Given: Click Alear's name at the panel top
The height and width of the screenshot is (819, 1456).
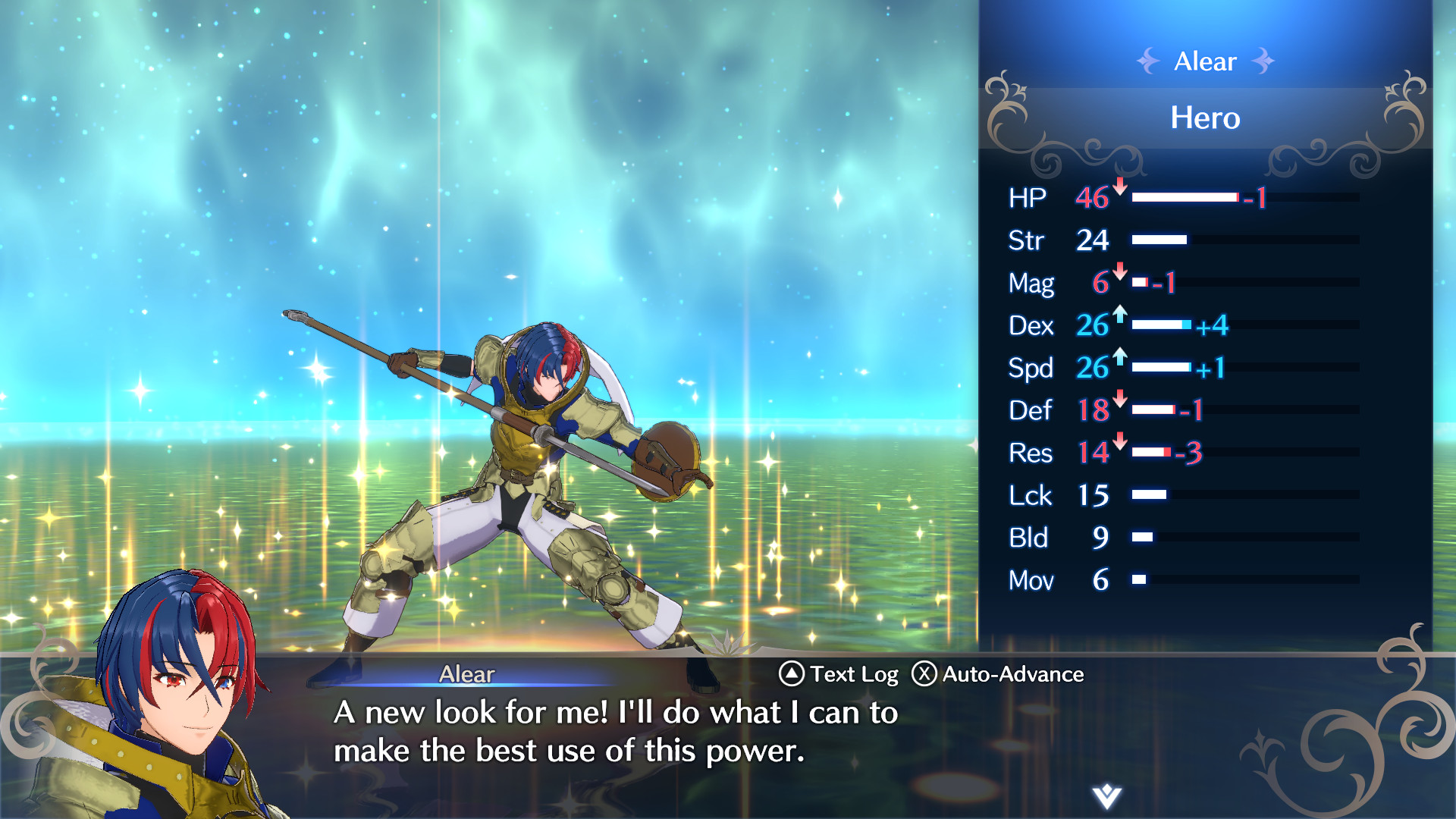Looking at the screenshot, I should [x=1204, y=61].
